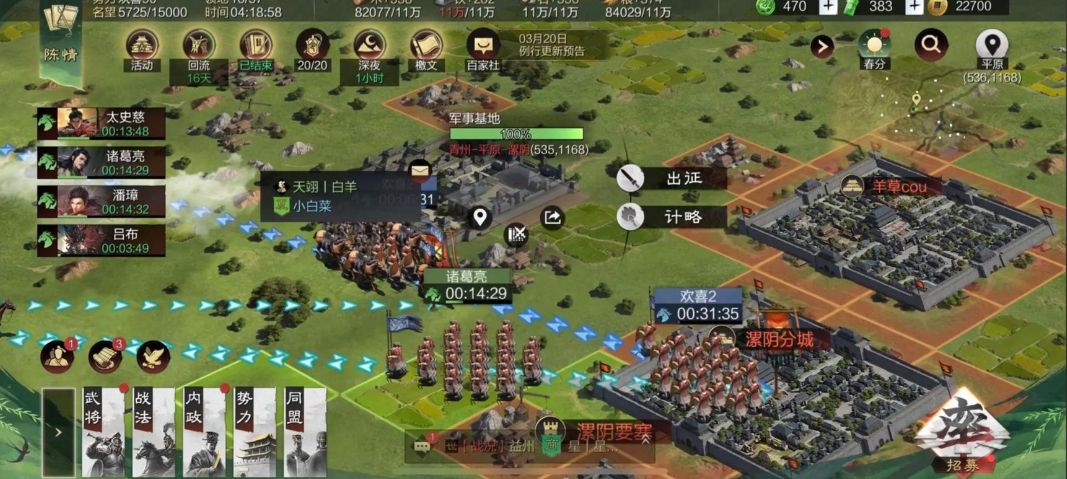The image size is (1067, 479).
Task: Open the 百家社 community icon
Action: click(x=484, y=47)
